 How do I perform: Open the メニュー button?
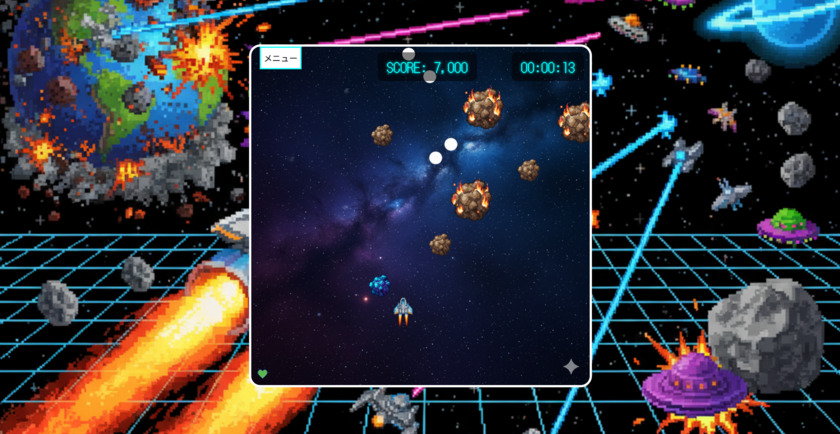pyautogui.click(x=280, y=59)
